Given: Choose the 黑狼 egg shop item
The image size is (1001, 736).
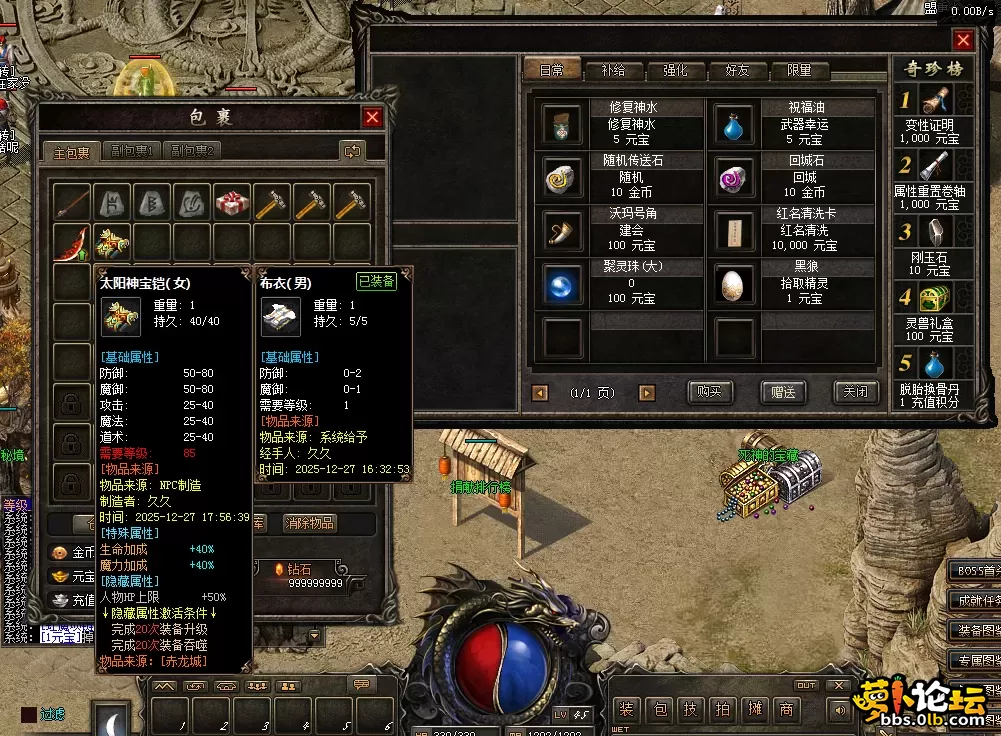Looking at the screenshot, I should point(734,285).
